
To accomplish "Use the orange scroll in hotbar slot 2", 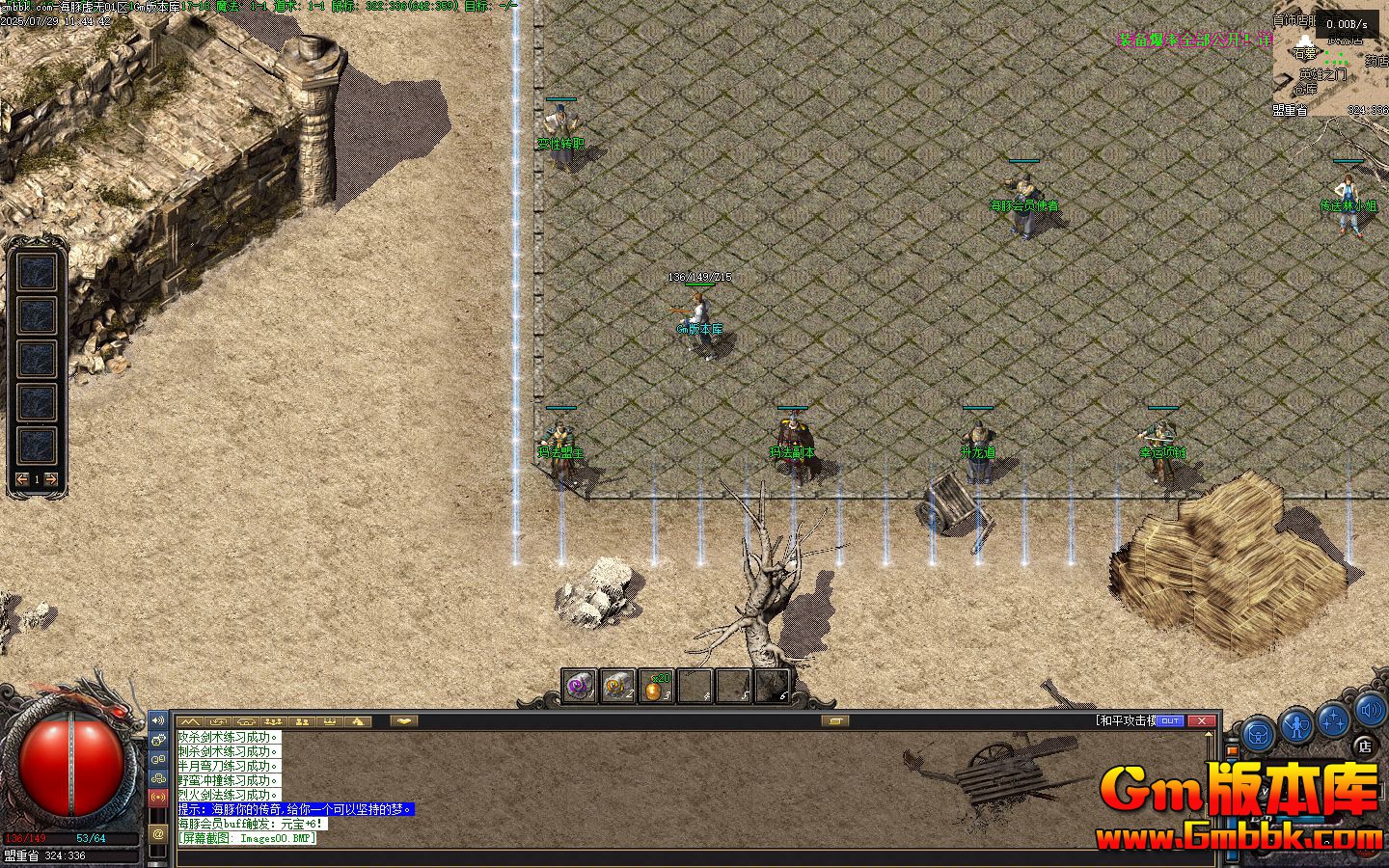I will click(618, 686).
